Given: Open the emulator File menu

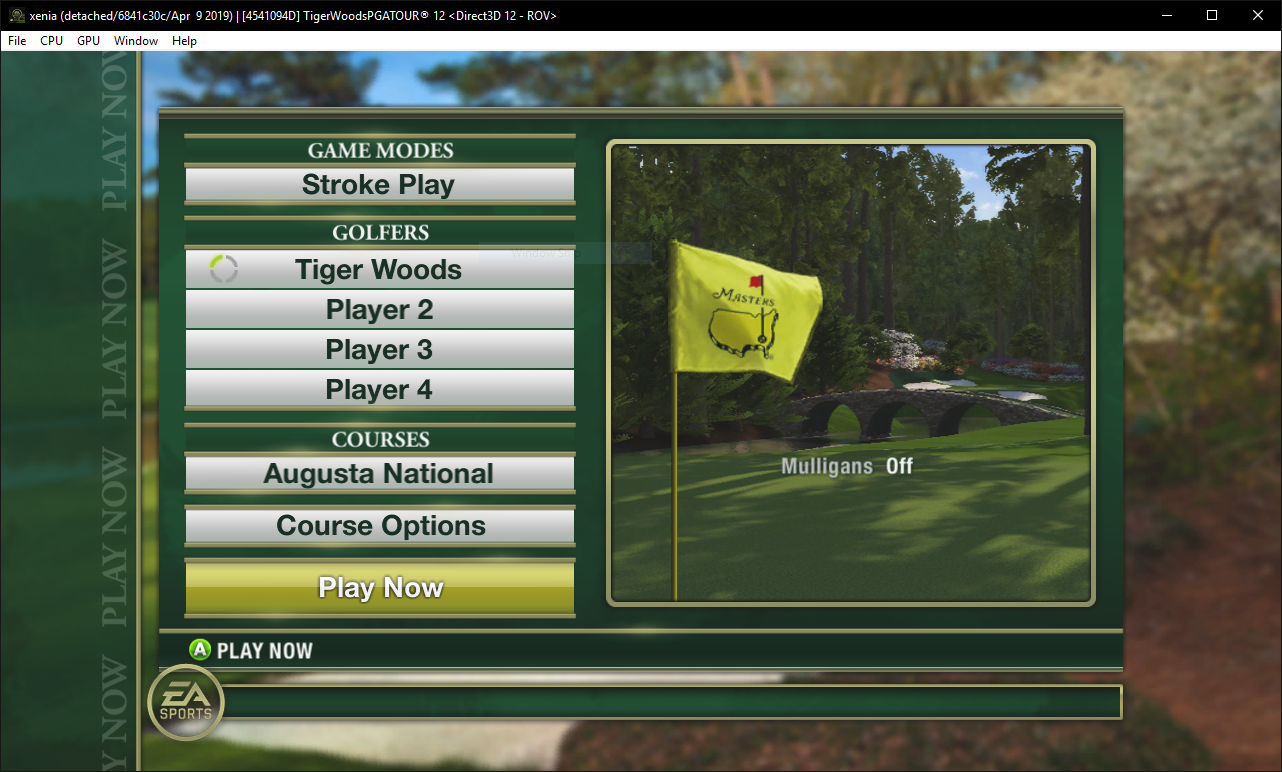Looking at the screenshot, I should (17, 41).
